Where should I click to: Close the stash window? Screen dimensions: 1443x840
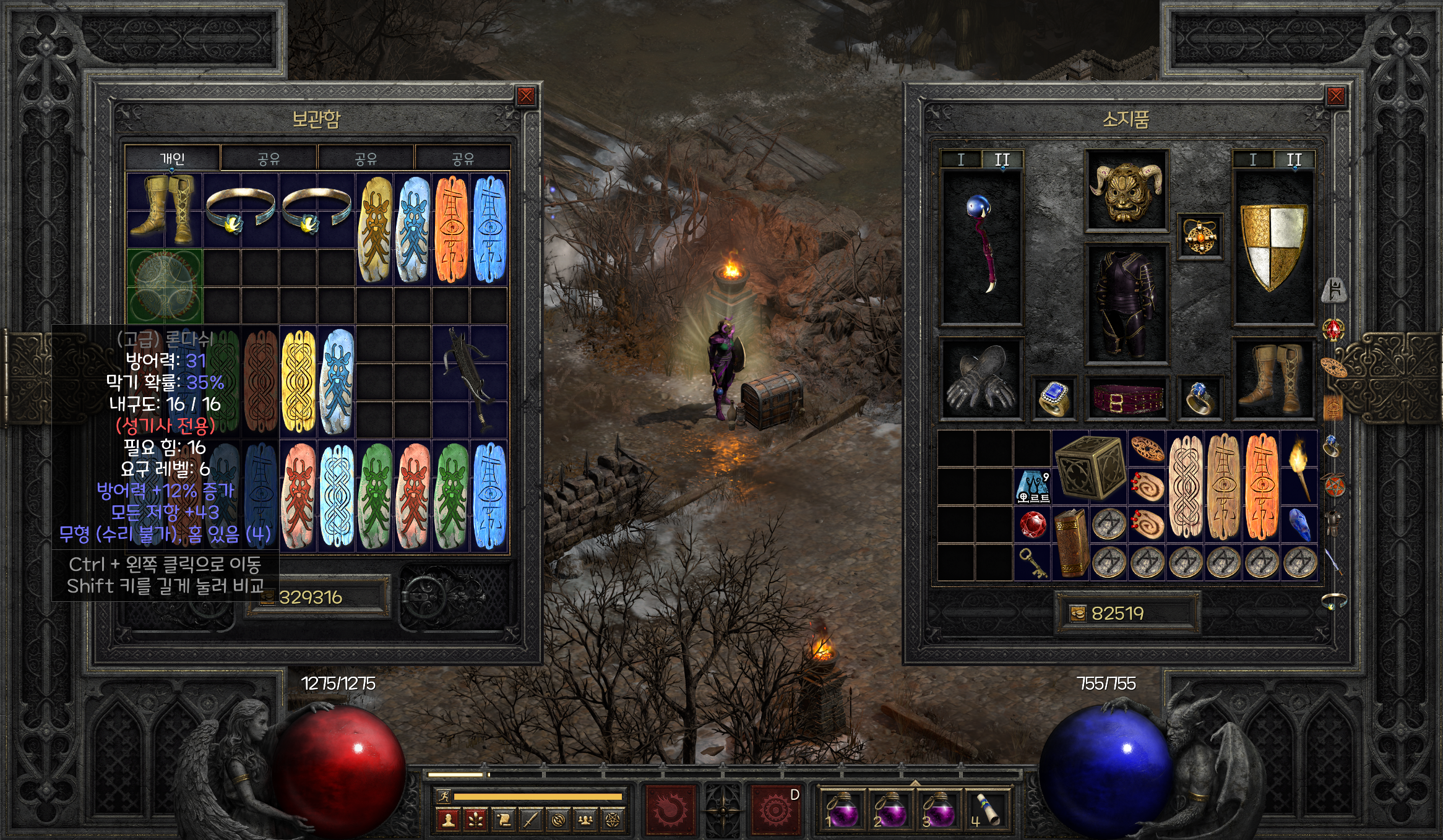click(x=525, y=96)
